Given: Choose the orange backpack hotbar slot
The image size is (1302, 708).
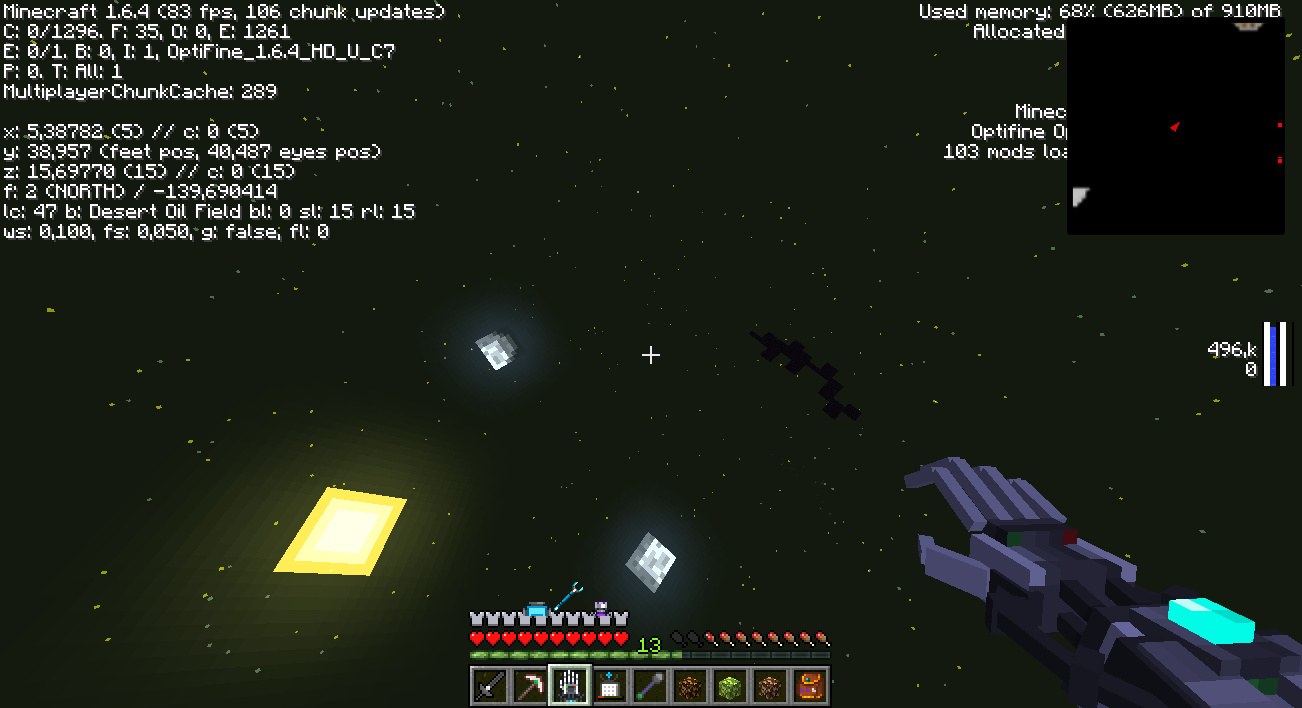Looking at the screenshot, I should pyautogui.click(x=810, y=686).
